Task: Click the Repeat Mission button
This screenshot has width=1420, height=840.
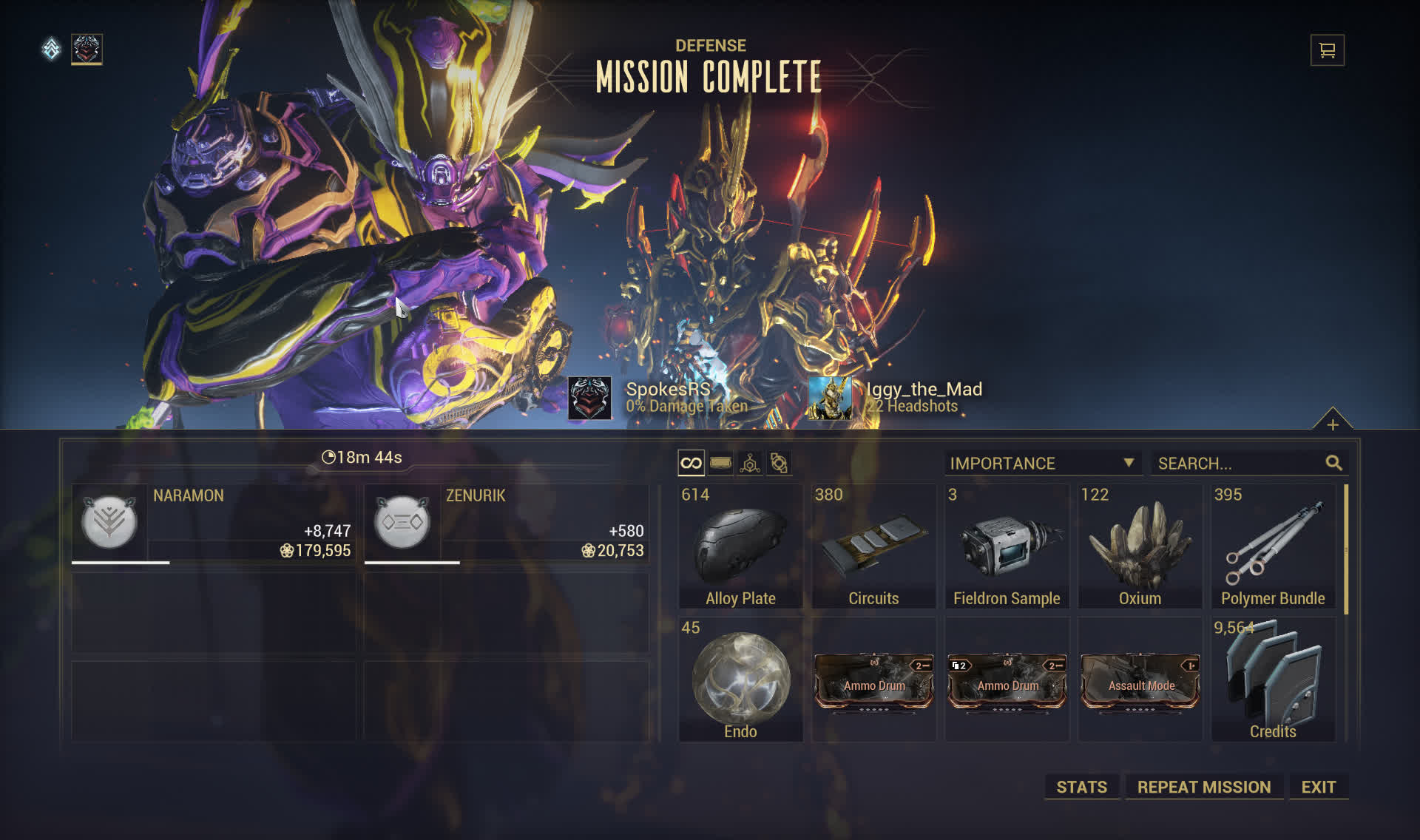Action: tap(1203, 787)
